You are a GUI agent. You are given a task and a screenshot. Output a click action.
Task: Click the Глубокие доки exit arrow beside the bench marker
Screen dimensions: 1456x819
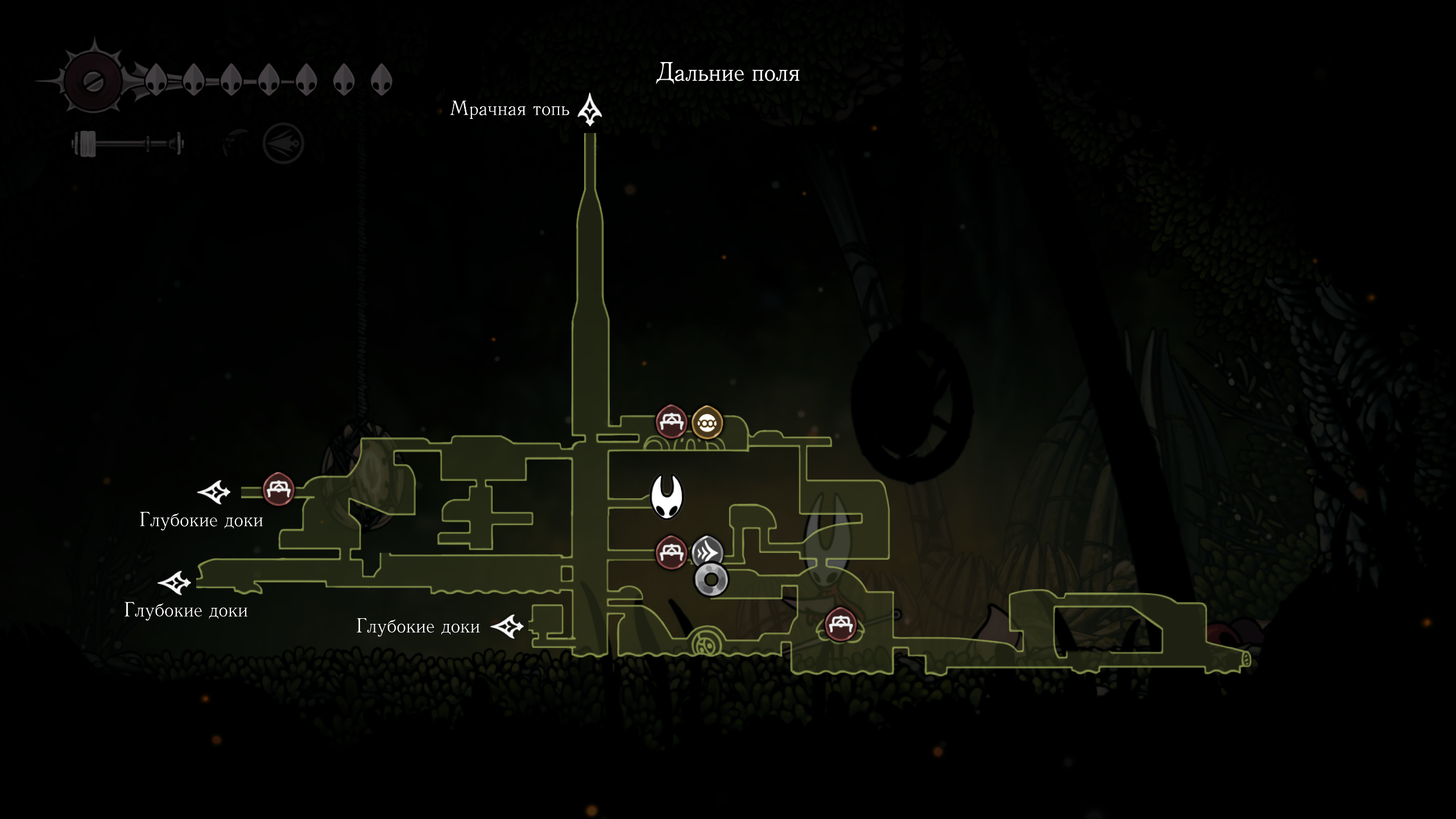click(x=214, y=492)
